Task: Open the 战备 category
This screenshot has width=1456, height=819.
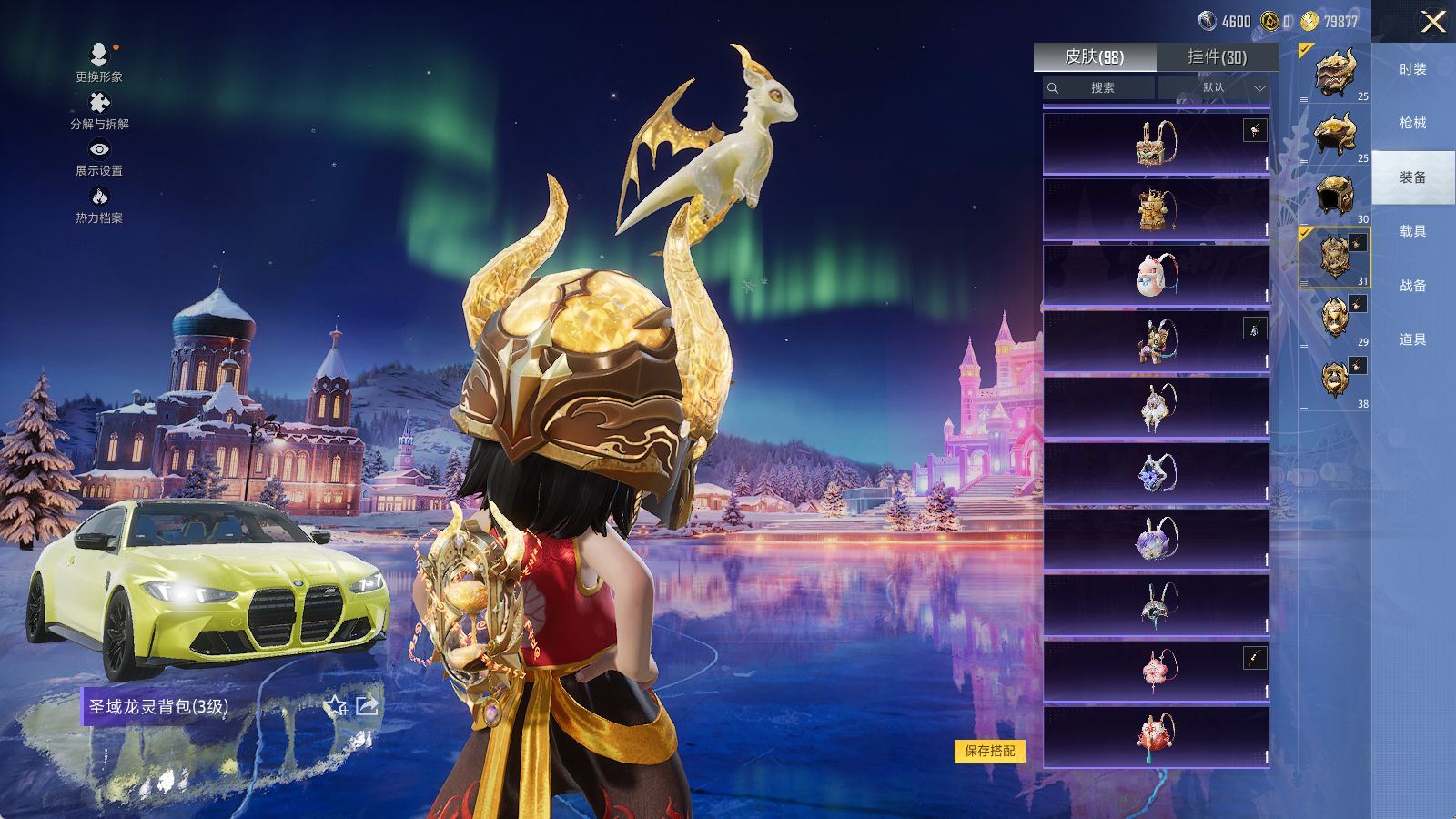Action: (1412, 286)
